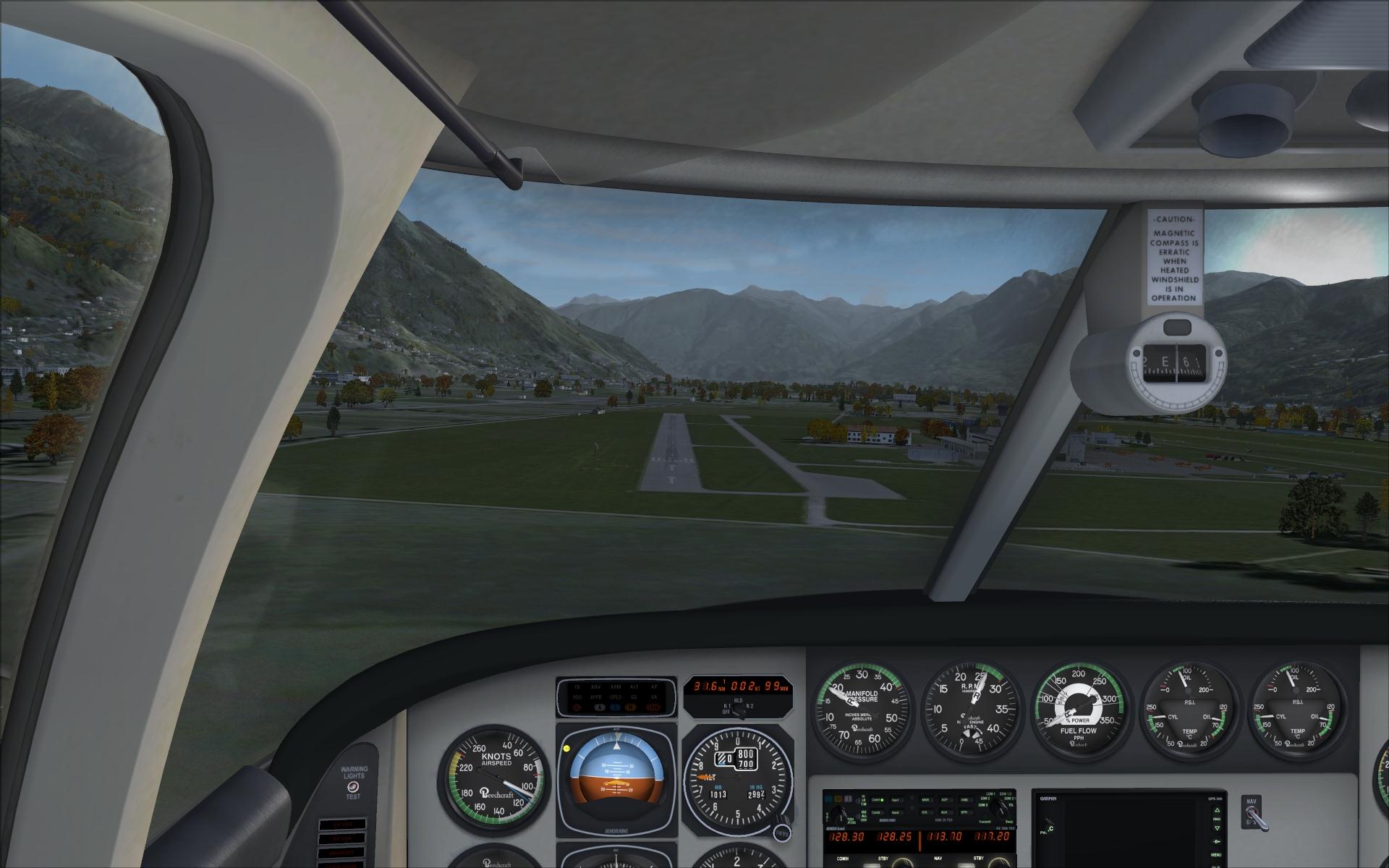Toggle the DME audio button
Viewport: 1389px width, 868px height.
(964, 800)
